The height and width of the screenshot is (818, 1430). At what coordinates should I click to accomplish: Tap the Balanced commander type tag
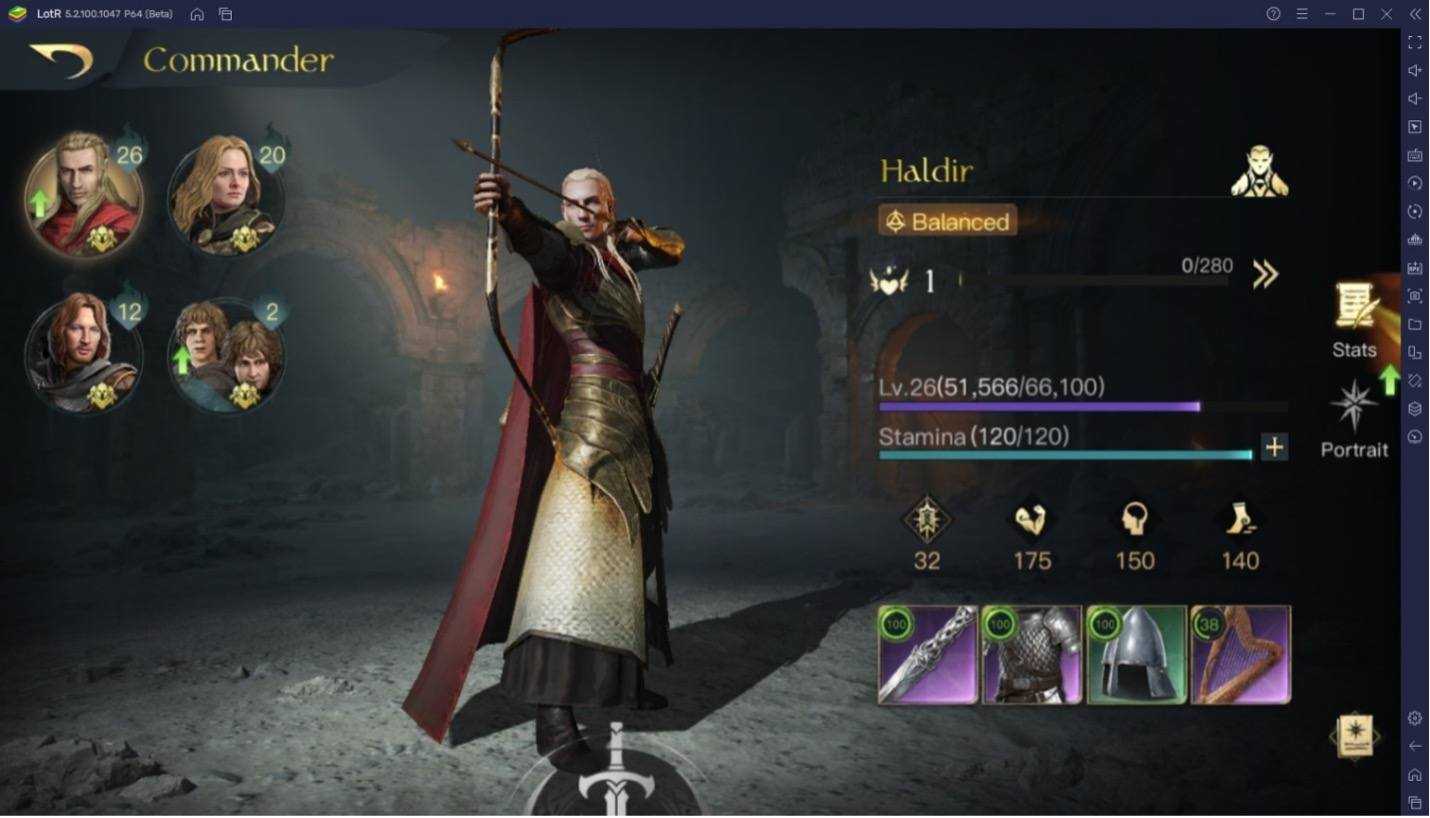(x=948, y=221)
